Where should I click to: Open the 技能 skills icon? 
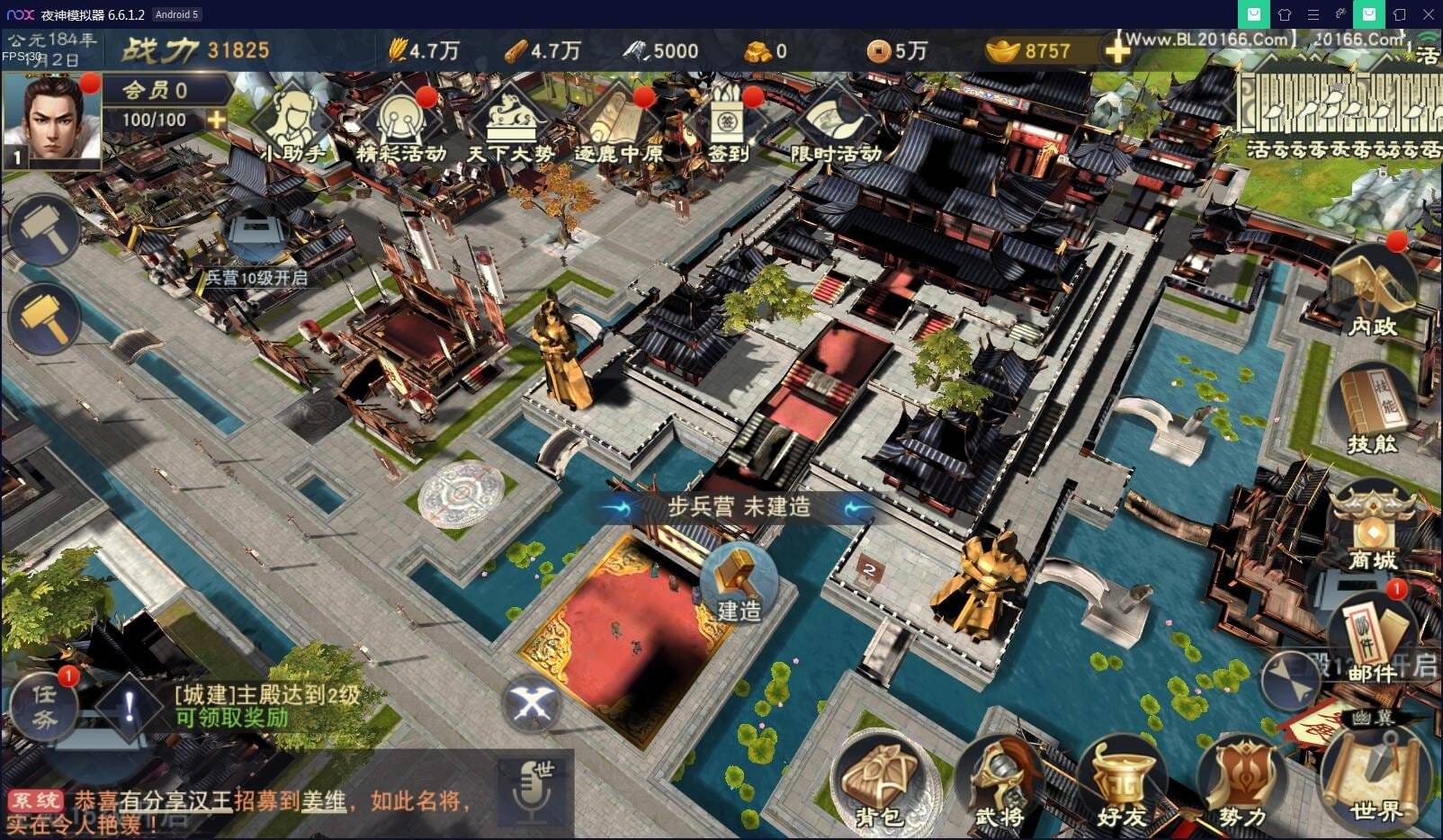point(1371,405)
